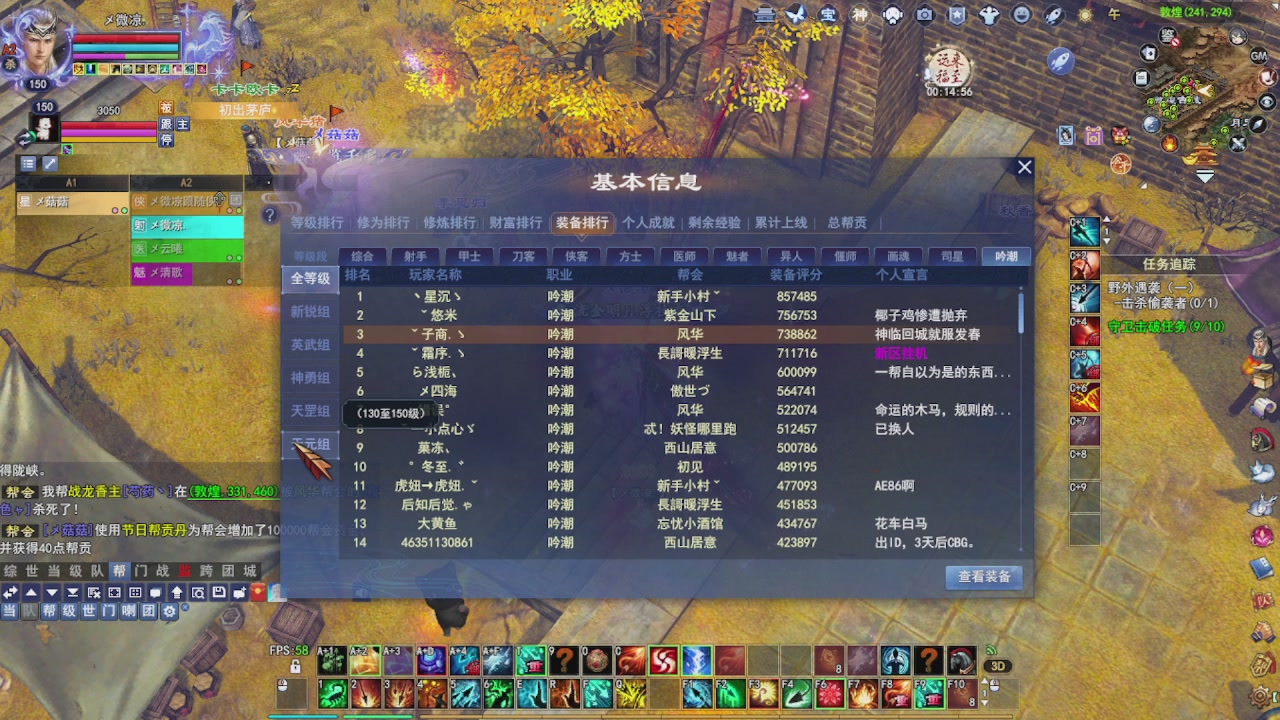
Task: Click the 神 deity icon in top menu
Action: [857, 14]
